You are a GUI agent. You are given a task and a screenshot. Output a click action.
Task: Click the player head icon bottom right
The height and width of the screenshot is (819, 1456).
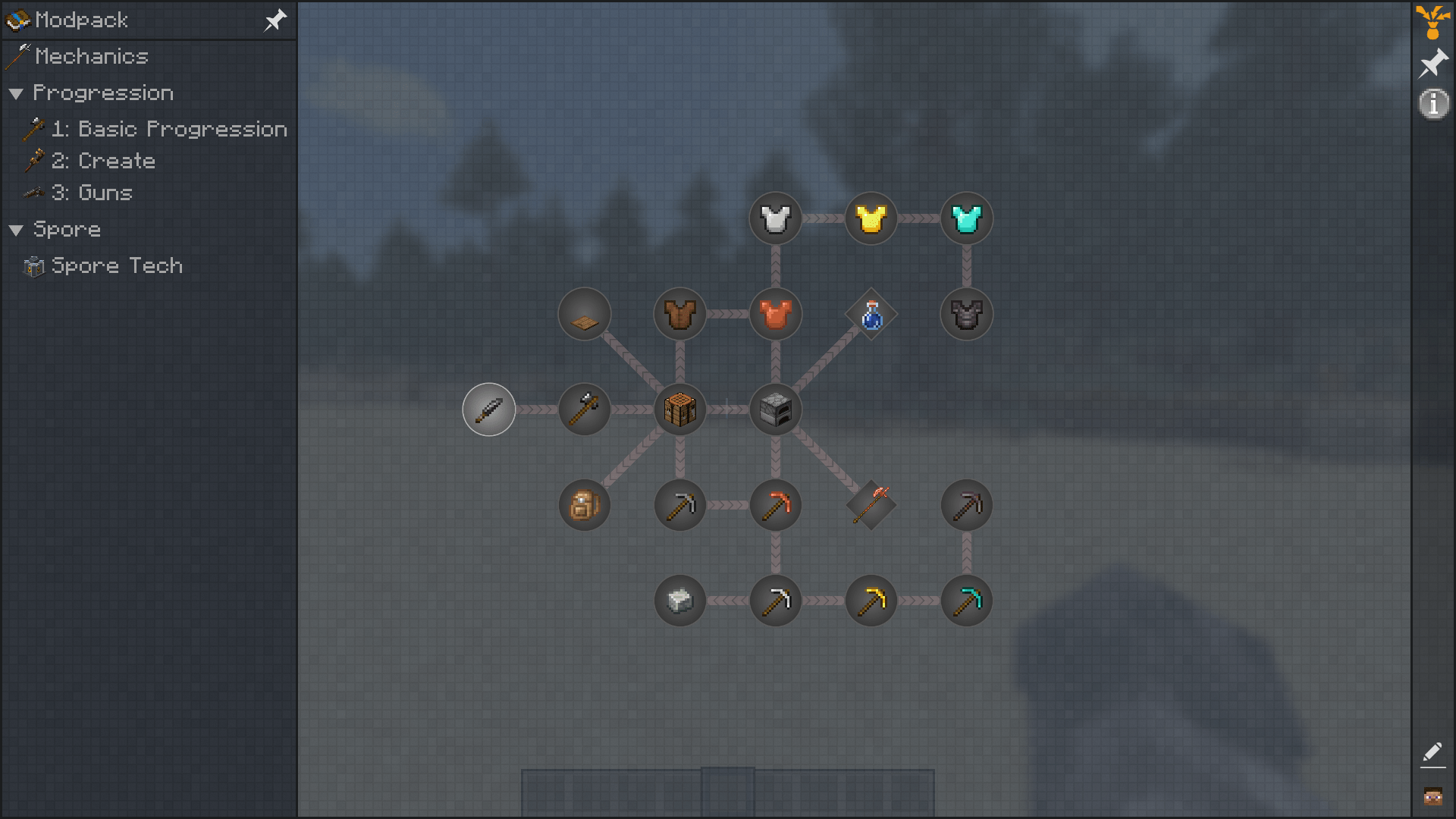point(1433,796)
